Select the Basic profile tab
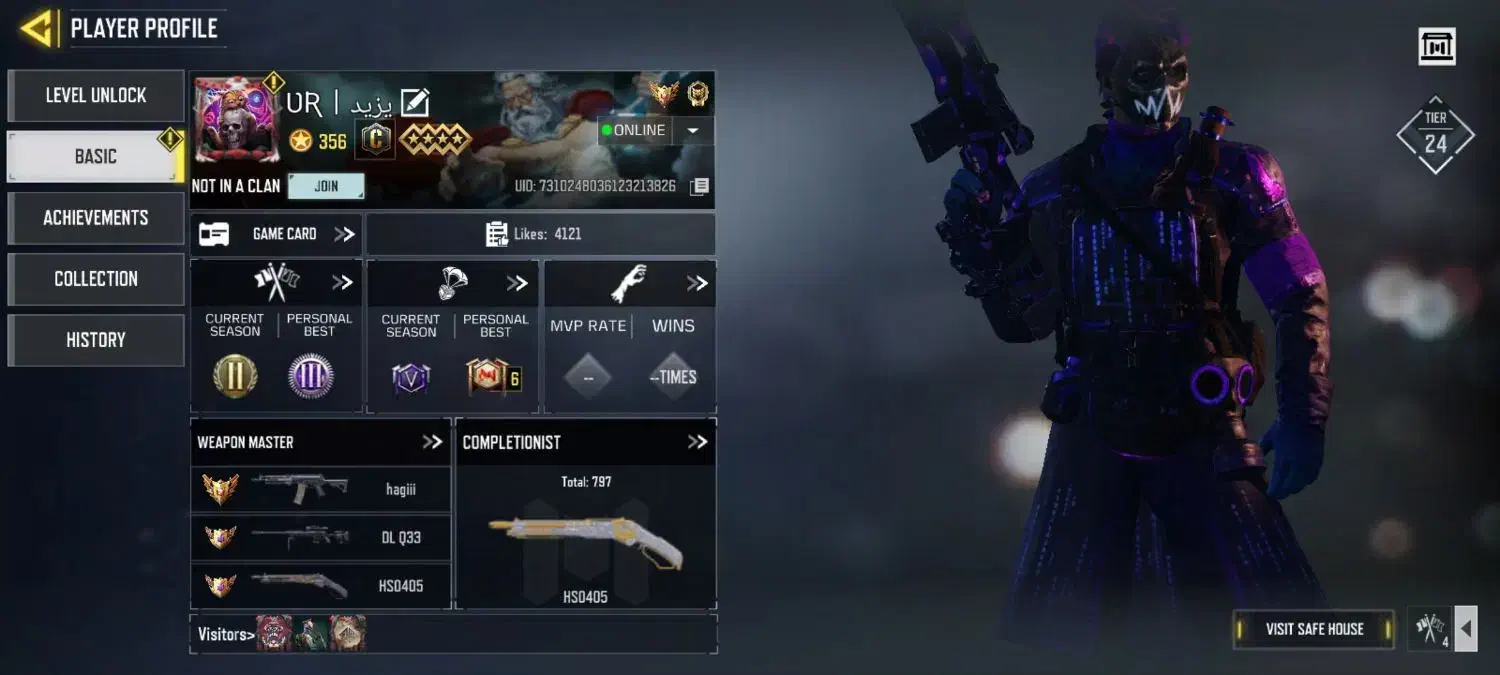This screenshot has width=1500, height=675. tap(96, 156)
